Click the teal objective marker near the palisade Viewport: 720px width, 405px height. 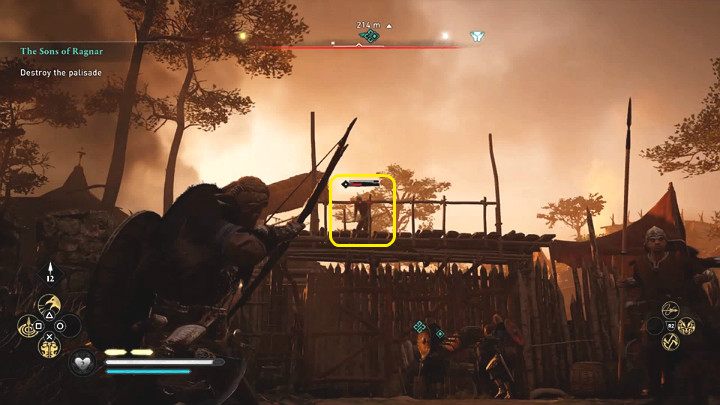[420, 327]
